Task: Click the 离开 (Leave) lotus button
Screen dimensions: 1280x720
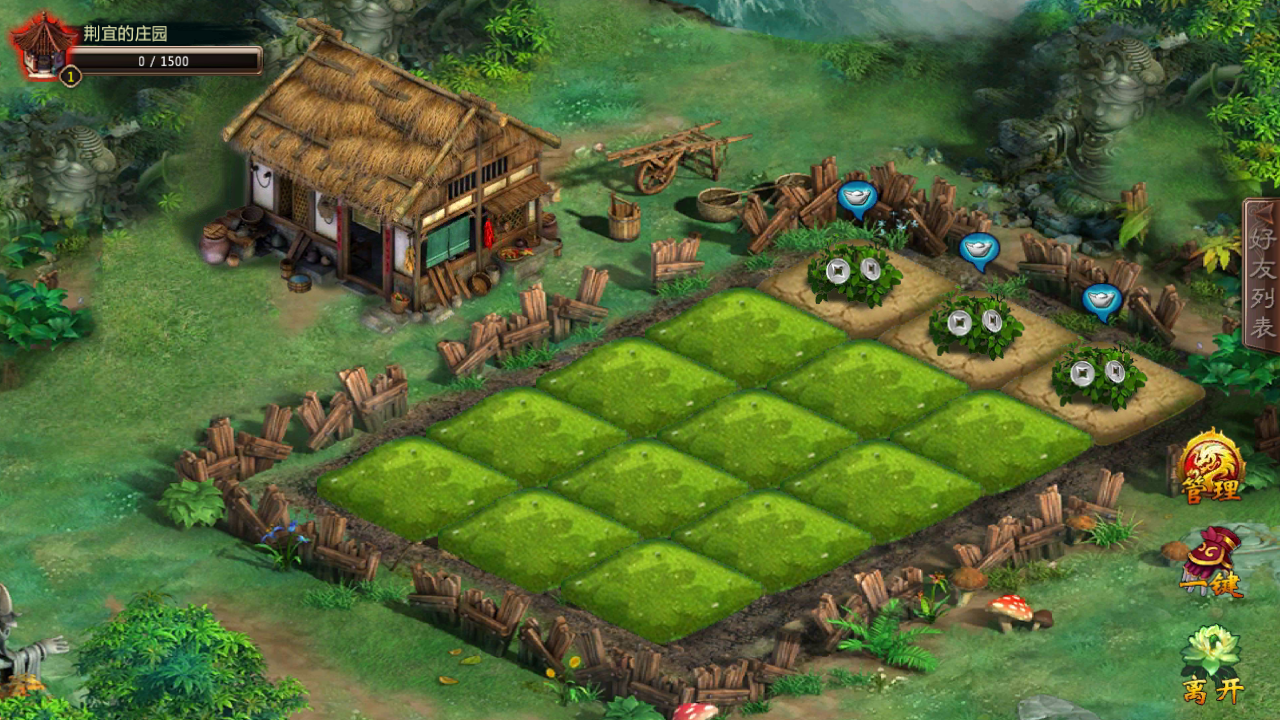Action: [1211, 664]
